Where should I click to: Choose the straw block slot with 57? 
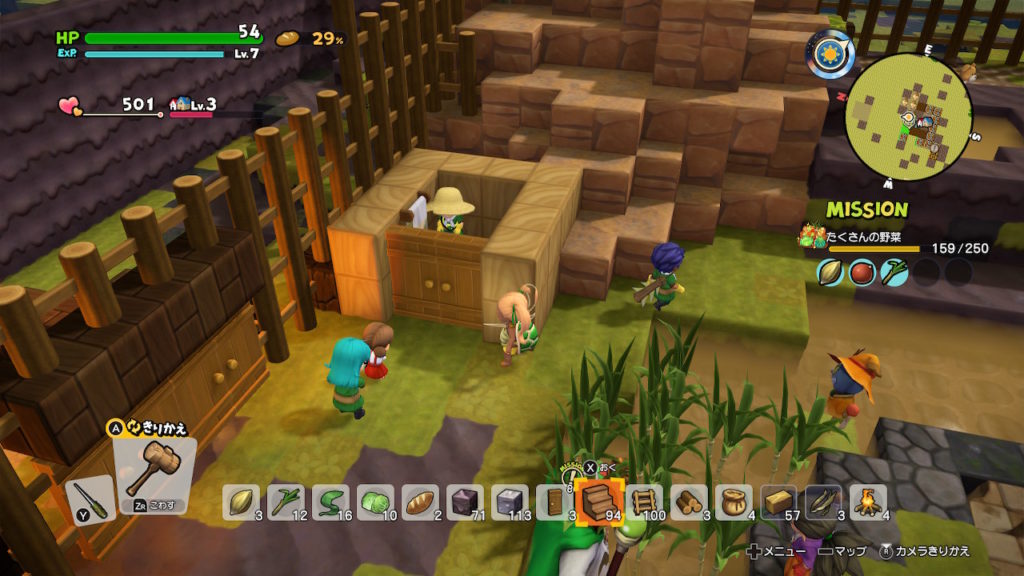[x=780, y=501]
